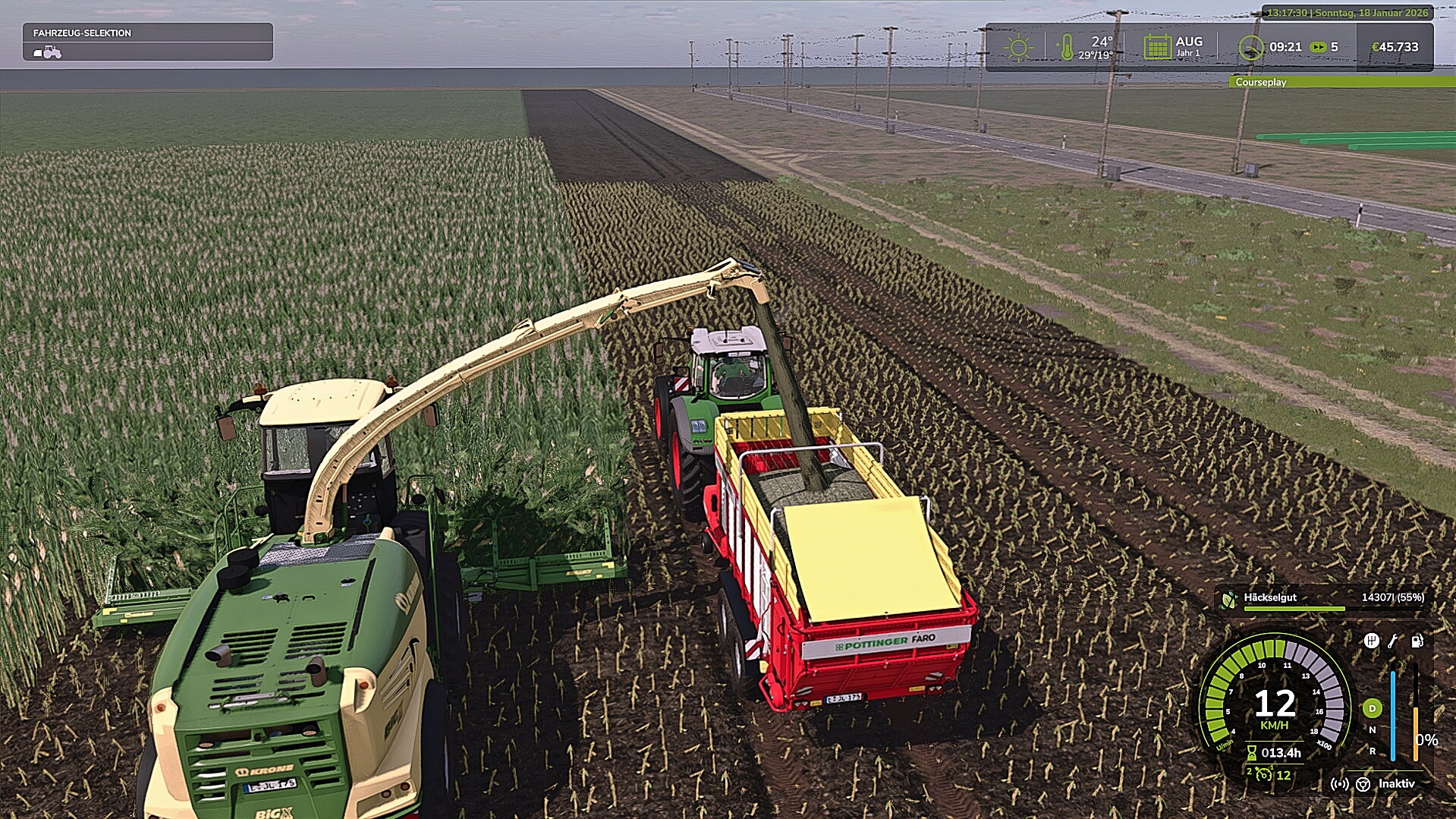This screenshot has width=1456, height=819.
Task: Click the clock icon beside 09:21
Action: (x=1252, y=47)
